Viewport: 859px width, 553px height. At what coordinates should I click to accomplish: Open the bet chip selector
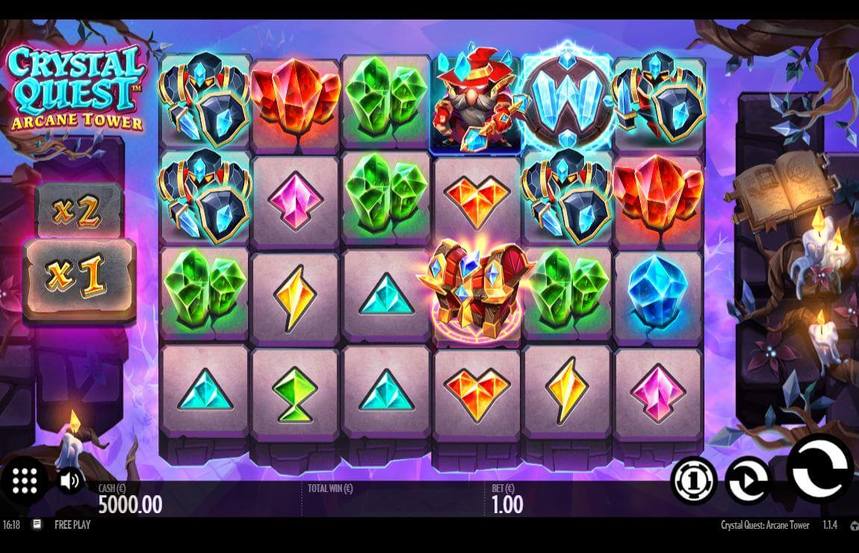click(x=693, y=479)
